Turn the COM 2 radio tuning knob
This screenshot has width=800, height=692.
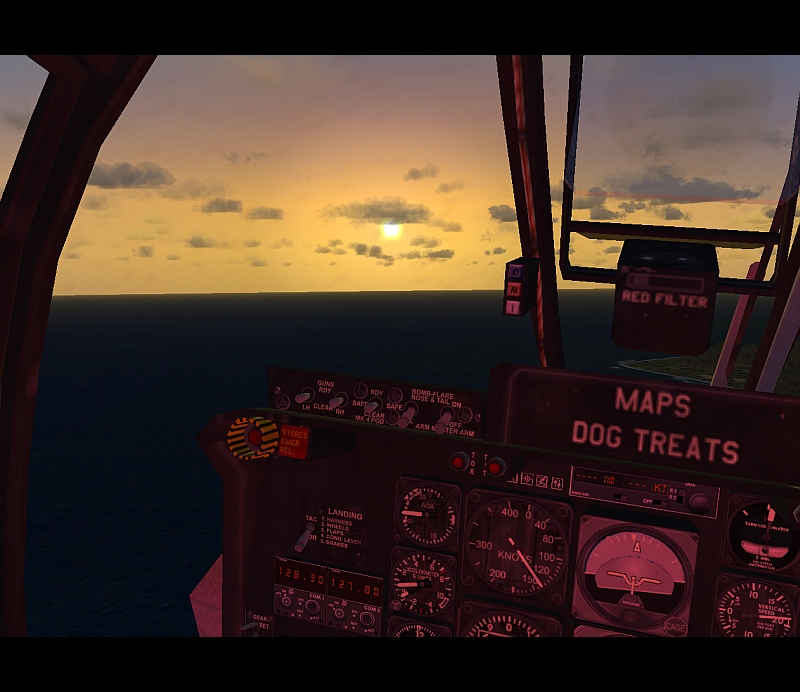coord(367,618)
